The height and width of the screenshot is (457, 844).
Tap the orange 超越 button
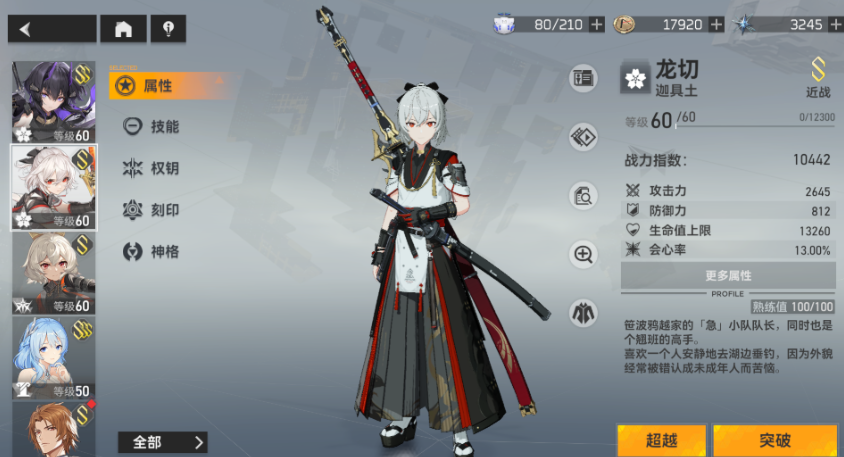pyautogui.click(x=661, y=441)
